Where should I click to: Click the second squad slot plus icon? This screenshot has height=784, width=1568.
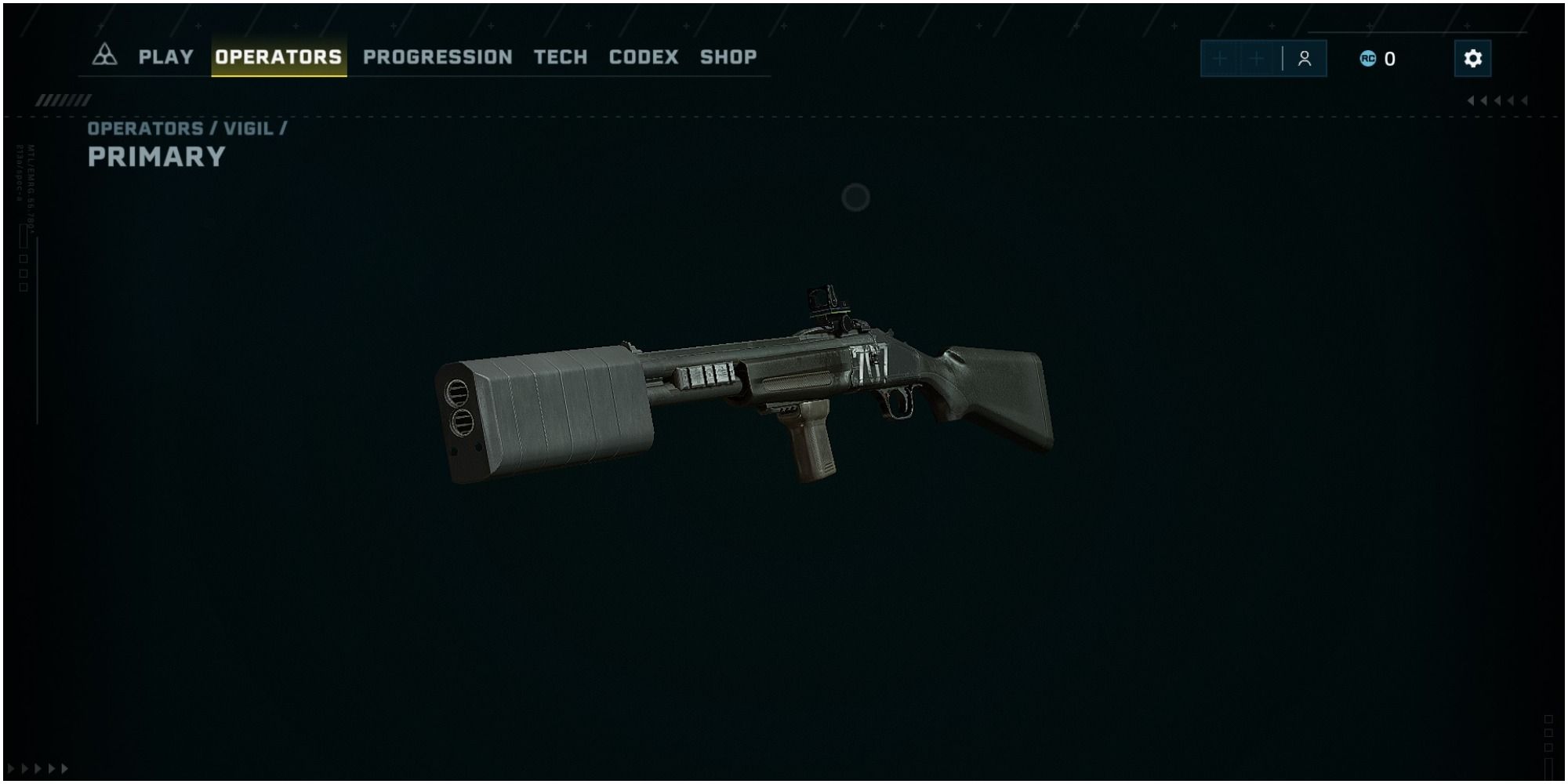[1256, 58]
